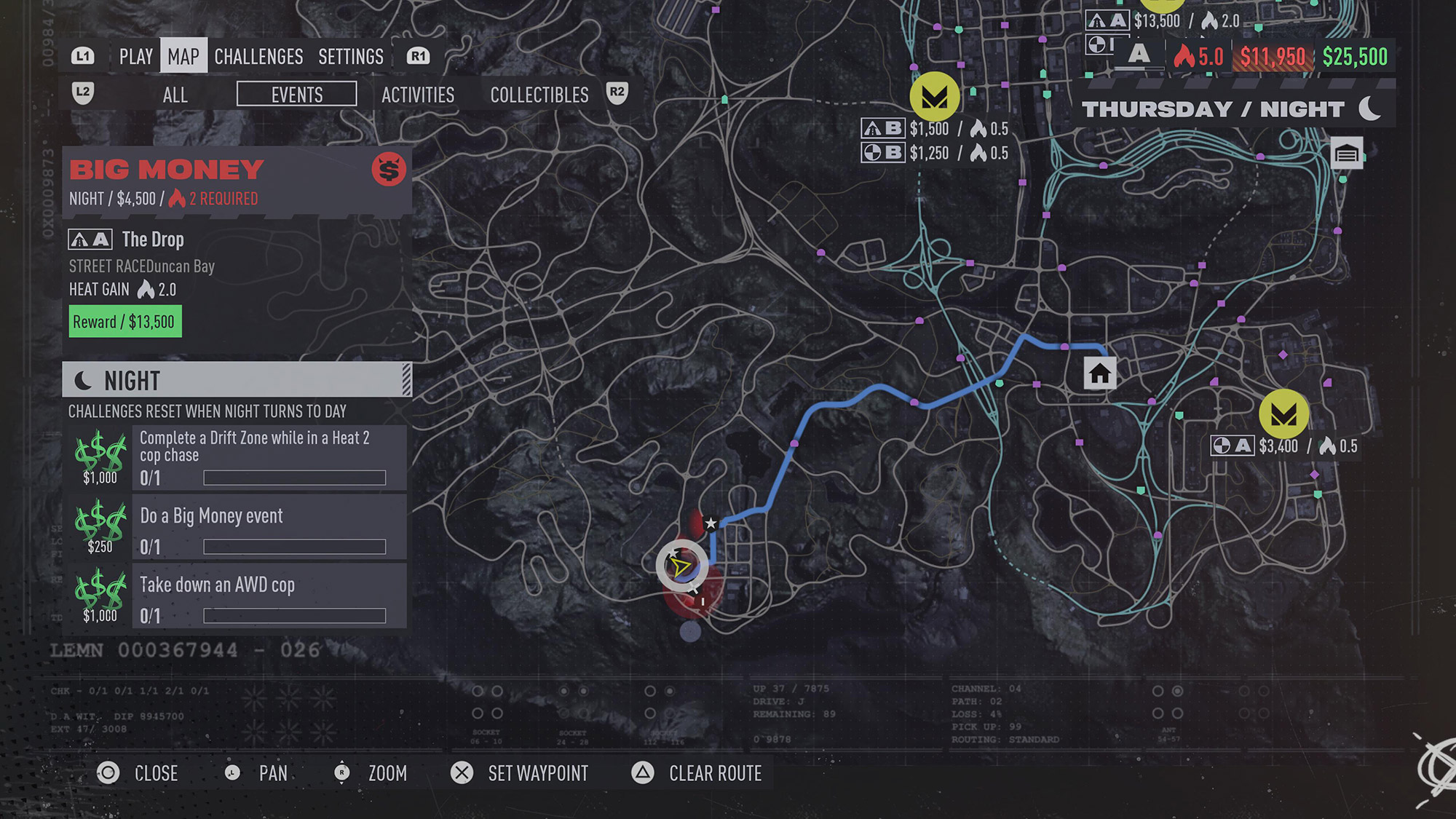Filter the map by COLLECTIBLES

[x=539, y=95]
